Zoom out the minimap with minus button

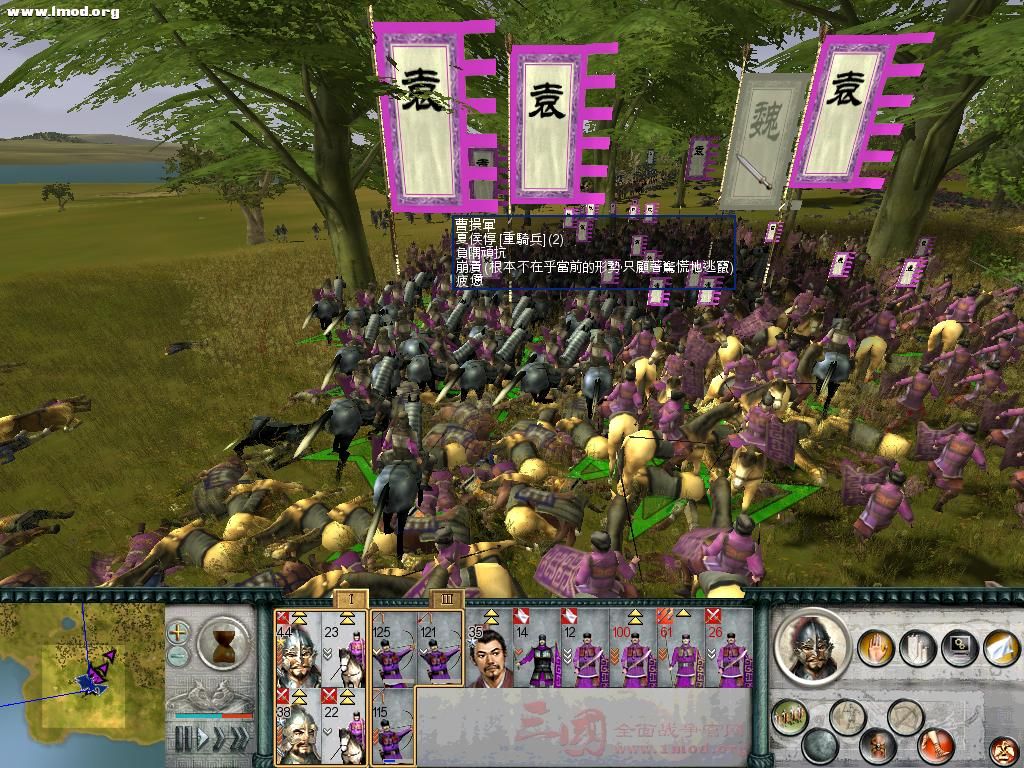tap(178, 656)
